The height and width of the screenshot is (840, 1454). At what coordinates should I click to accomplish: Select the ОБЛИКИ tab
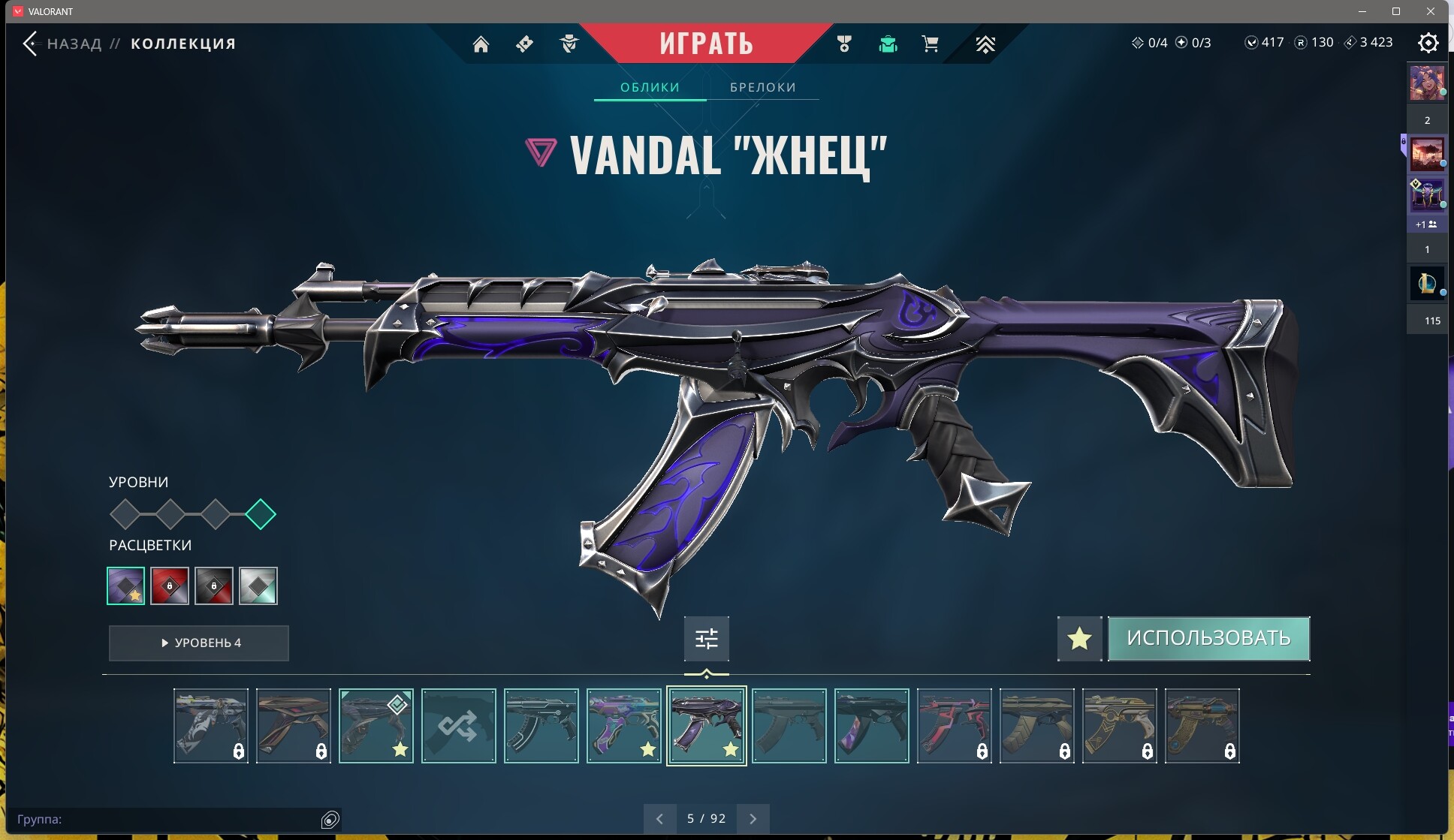650,87
